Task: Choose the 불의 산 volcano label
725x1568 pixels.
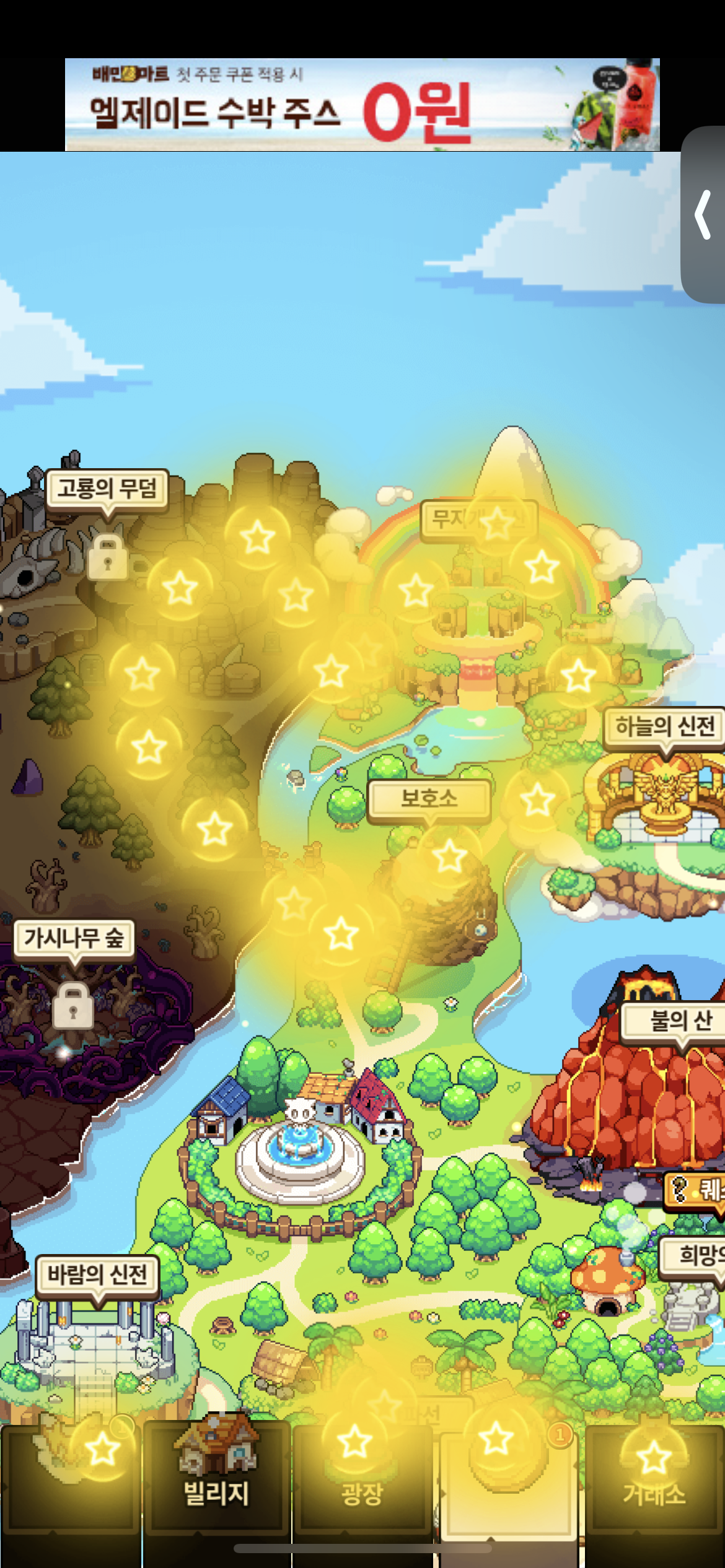Action: pos(679,1020)
